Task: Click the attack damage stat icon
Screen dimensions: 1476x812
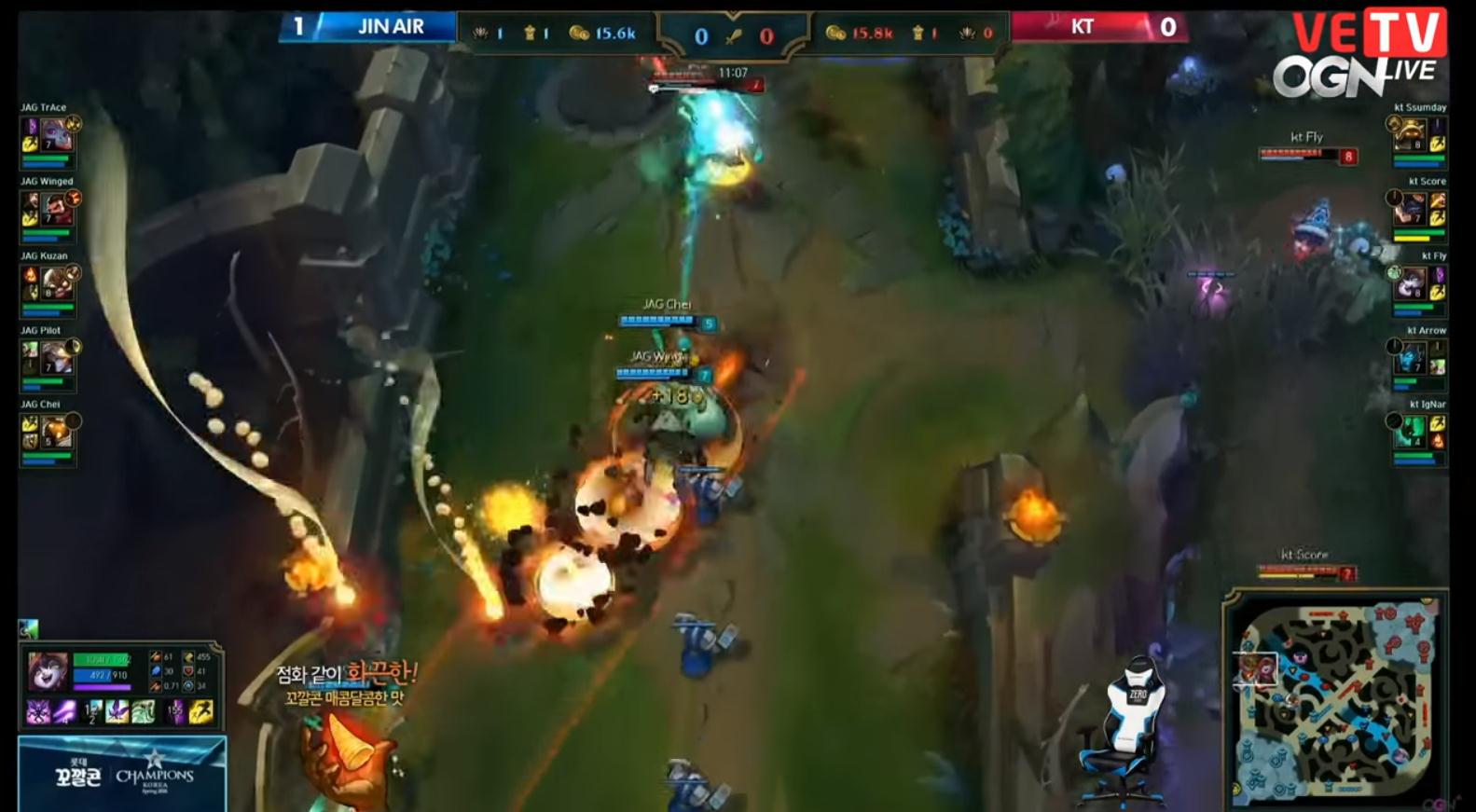Action: 155,657
